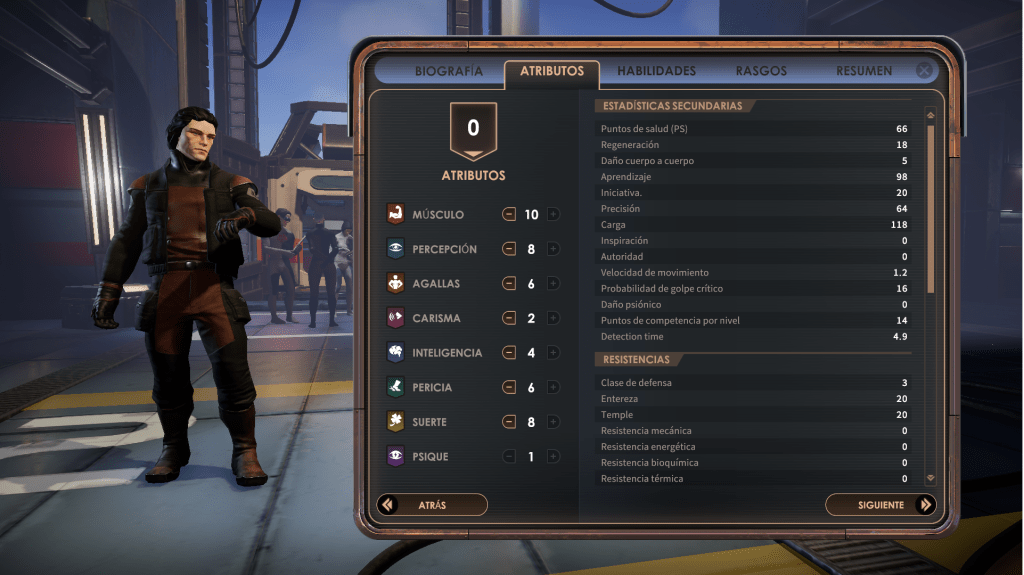Go back with the Atrás button

click(x=432, y=505)
